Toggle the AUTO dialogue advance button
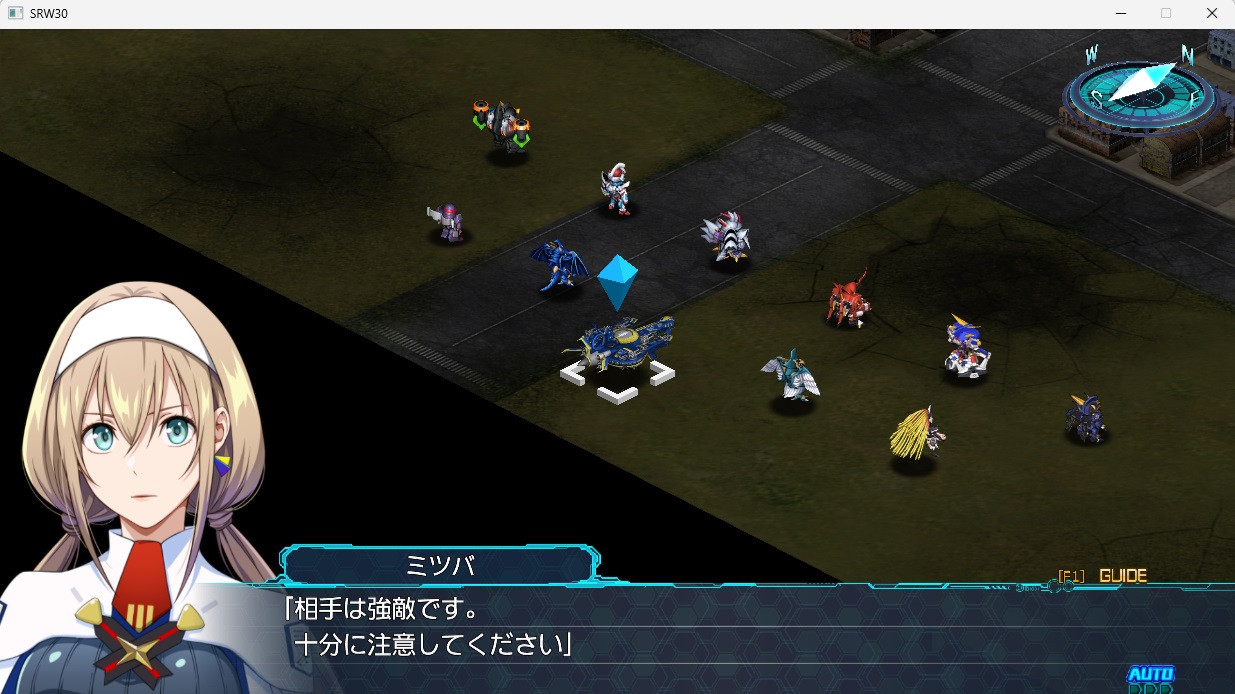 click(x=1150, y=676)
